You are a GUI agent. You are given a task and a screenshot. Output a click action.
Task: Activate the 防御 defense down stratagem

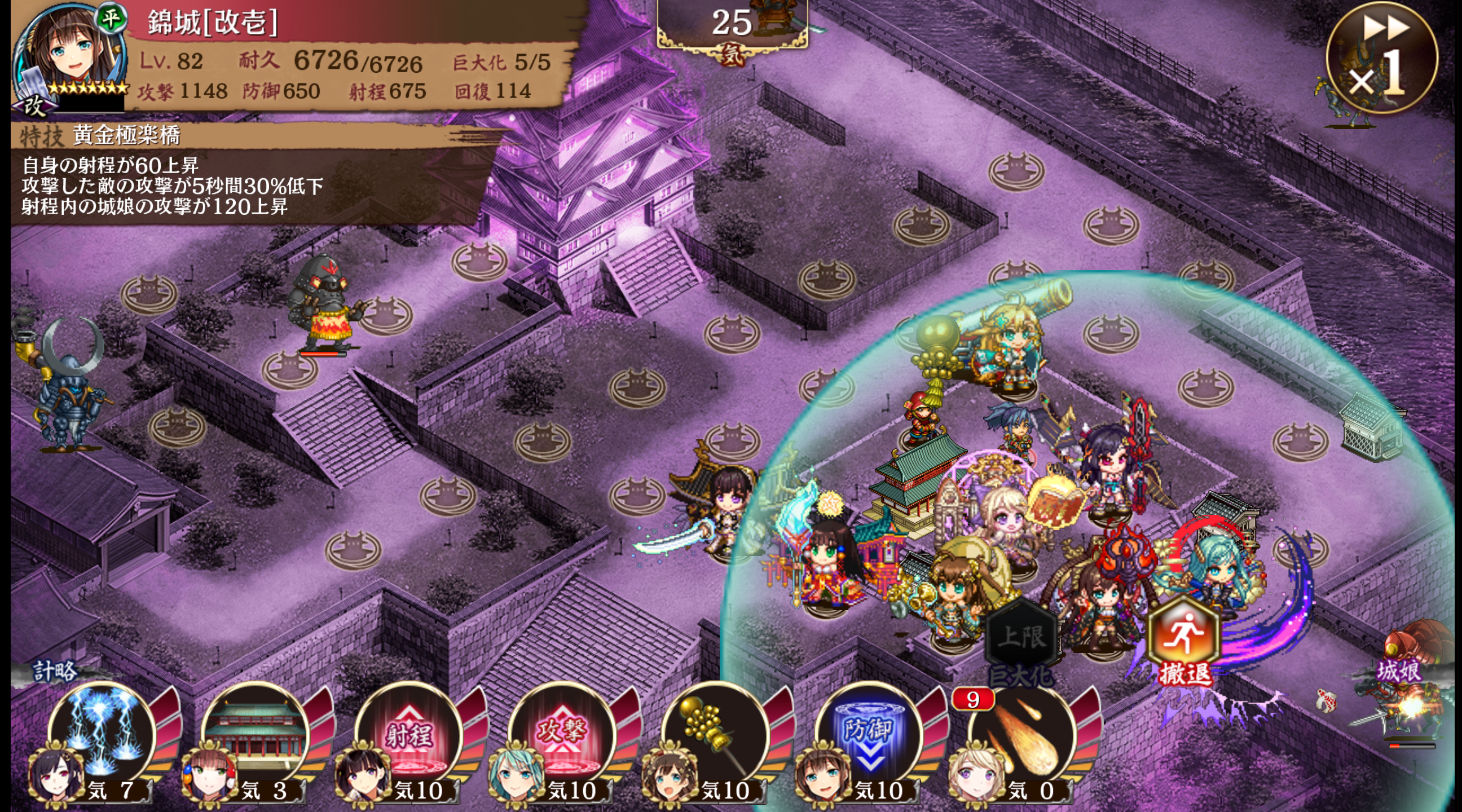point(869,735)
